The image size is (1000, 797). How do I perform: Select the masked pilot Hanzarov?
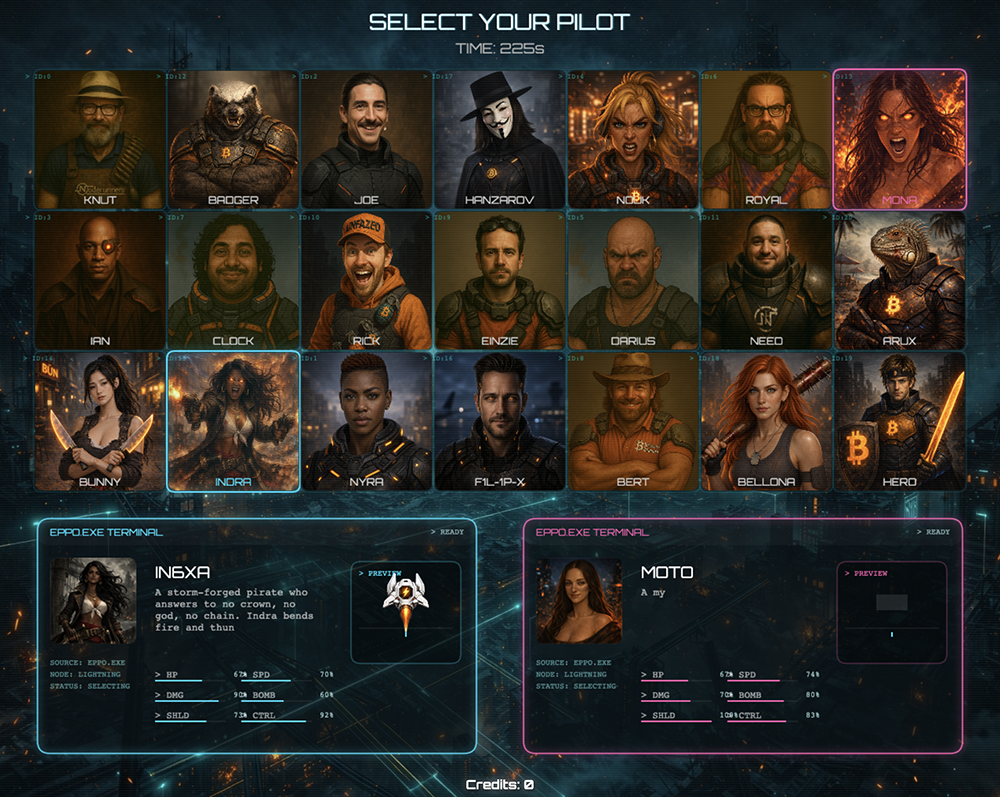[499, 139]
